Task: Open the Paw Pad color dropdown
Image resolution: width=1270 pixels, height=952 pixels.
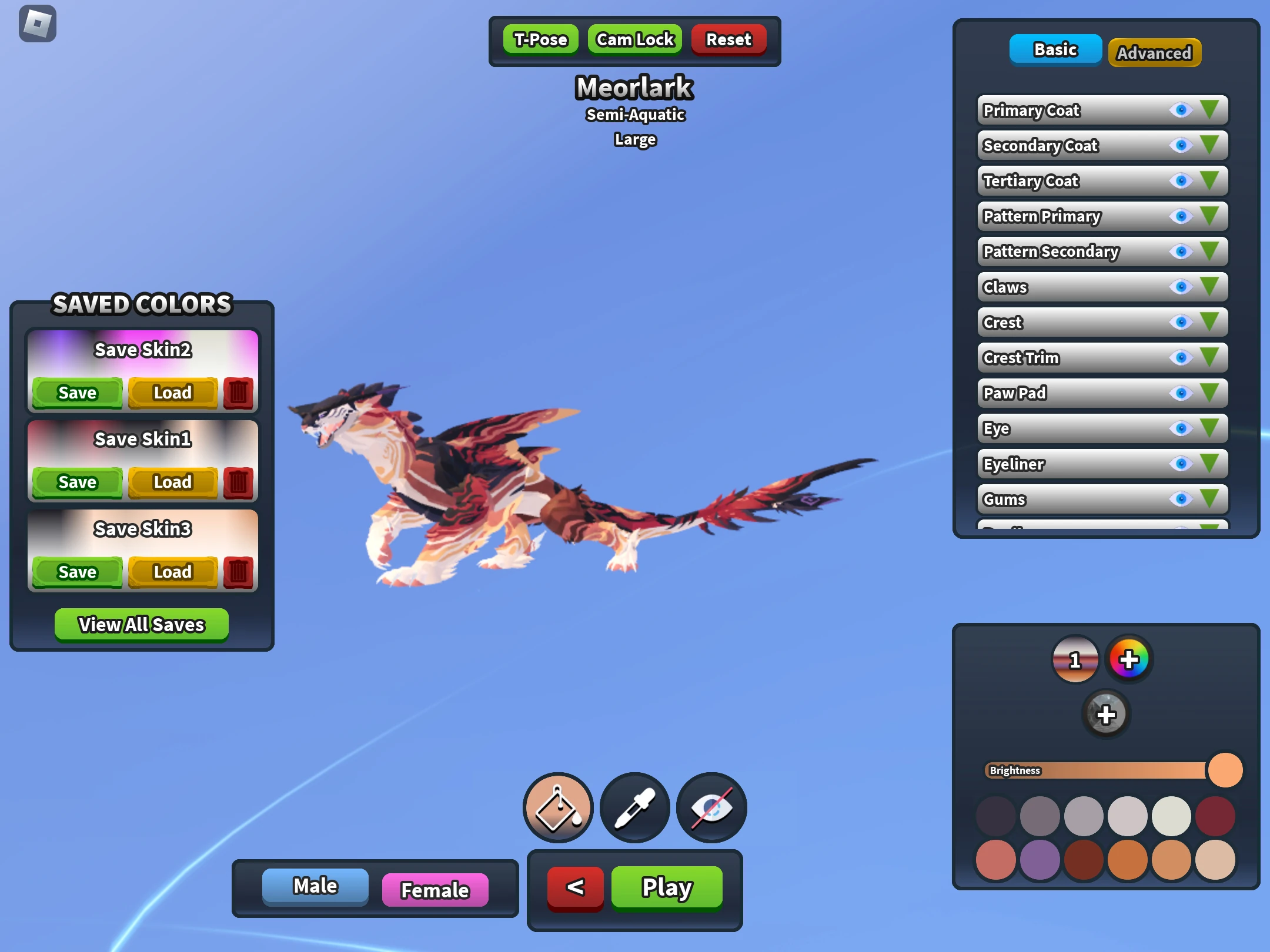Action: 1209,393
